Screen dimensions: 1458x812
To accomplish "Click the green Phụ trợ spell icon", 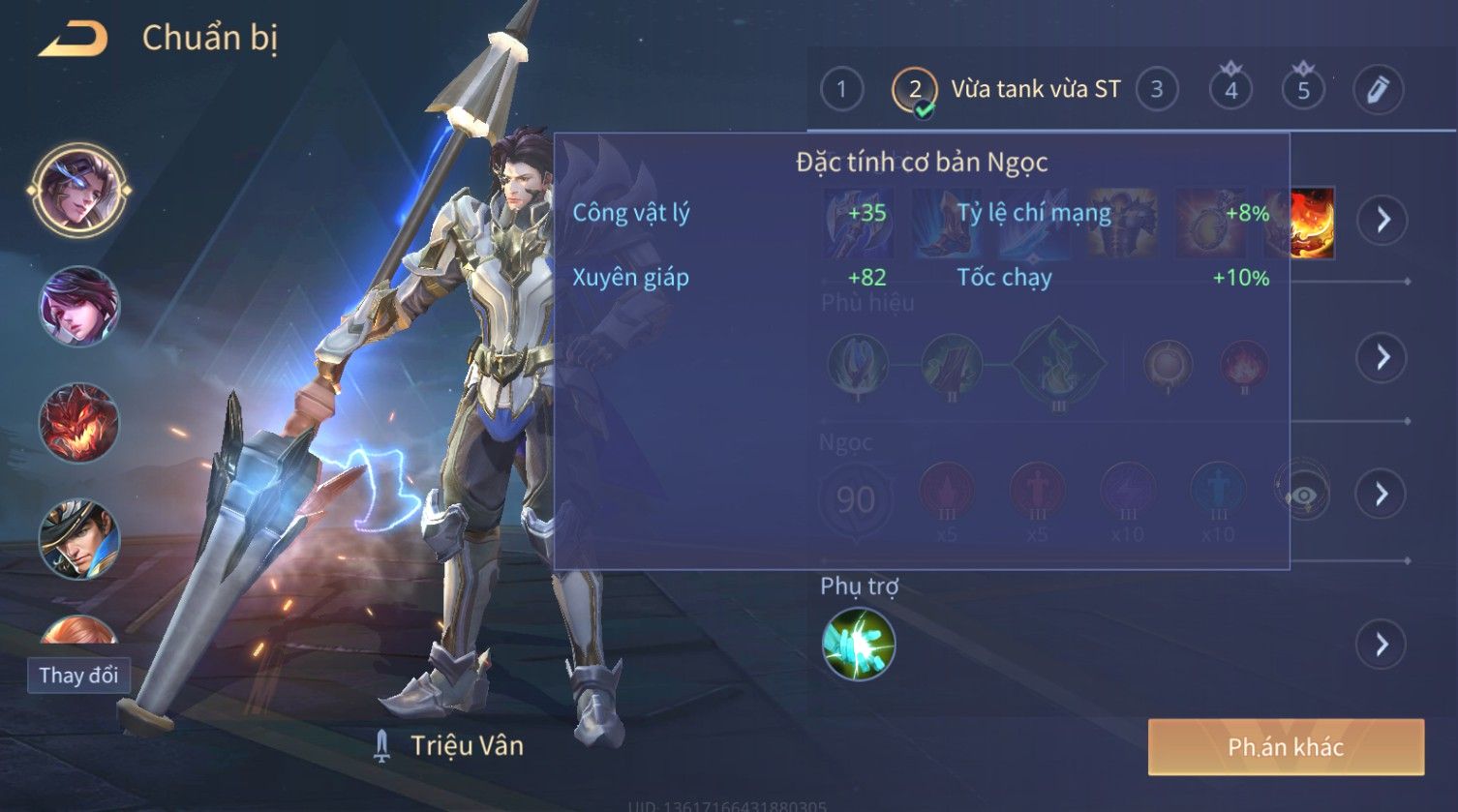I will pos(858,645).
